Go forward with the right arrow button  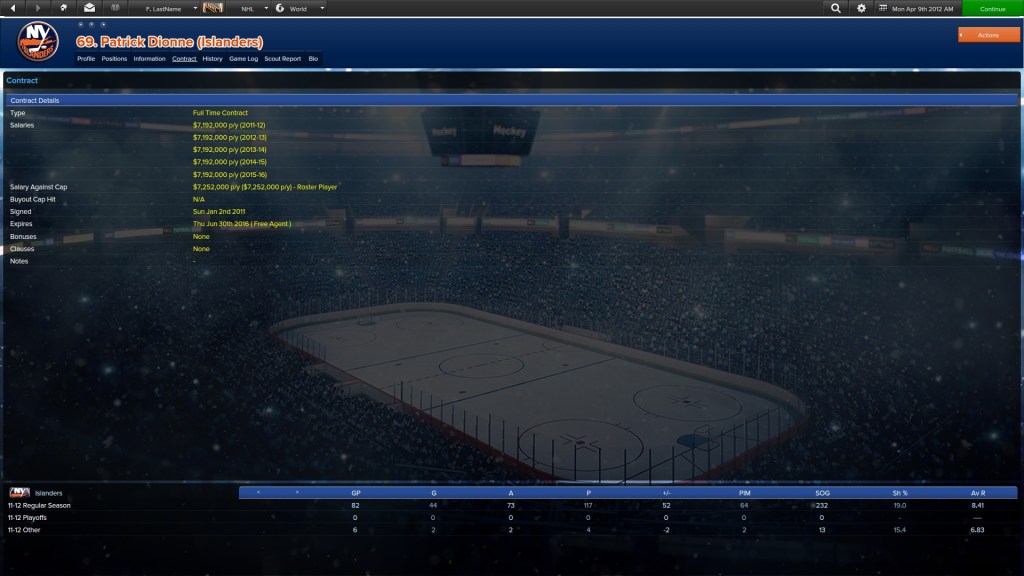point(38,8)
